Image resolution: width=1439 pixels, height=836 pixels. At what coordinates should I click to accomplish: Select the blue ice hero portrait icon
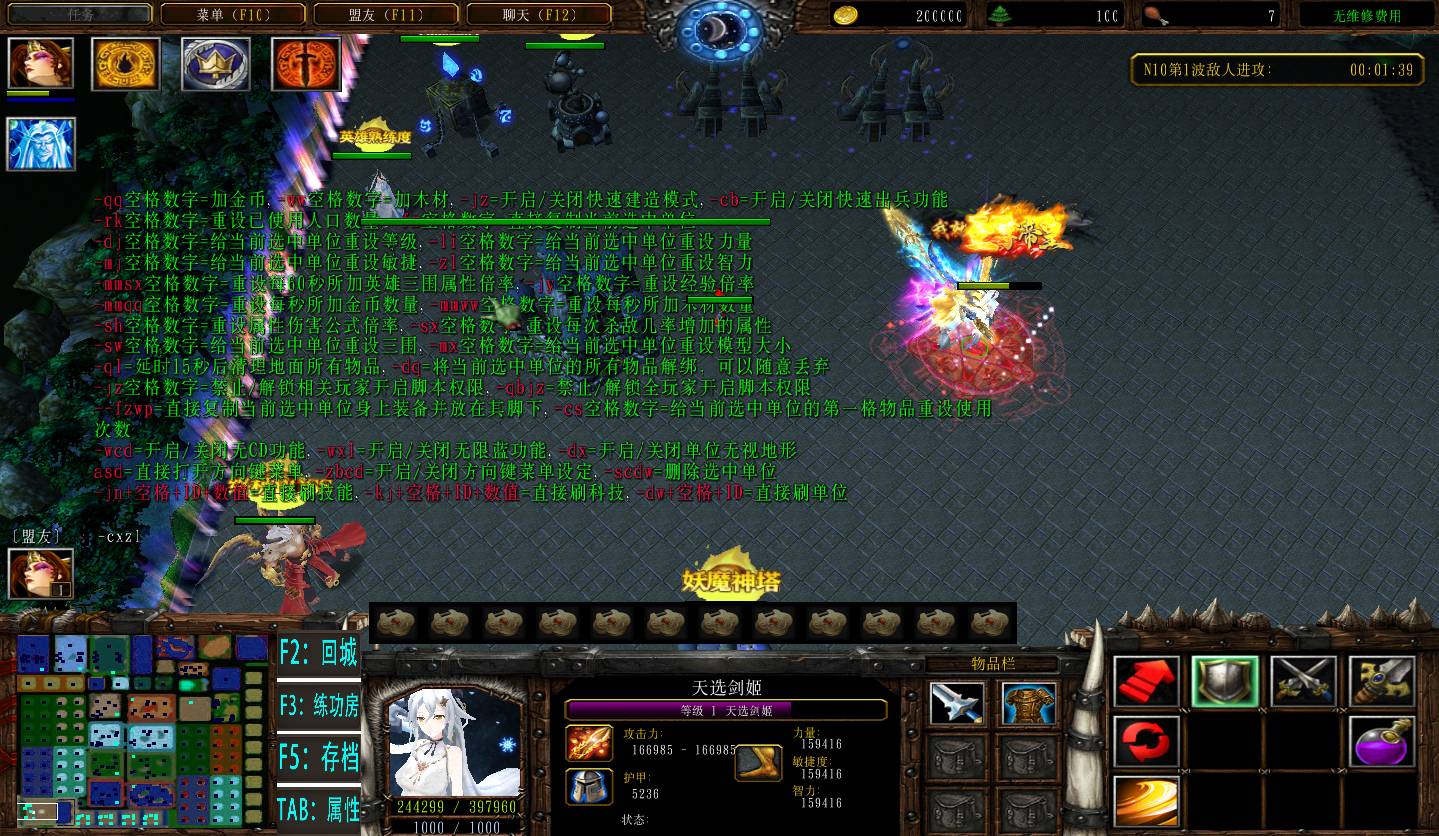click(x=41, y=143)
